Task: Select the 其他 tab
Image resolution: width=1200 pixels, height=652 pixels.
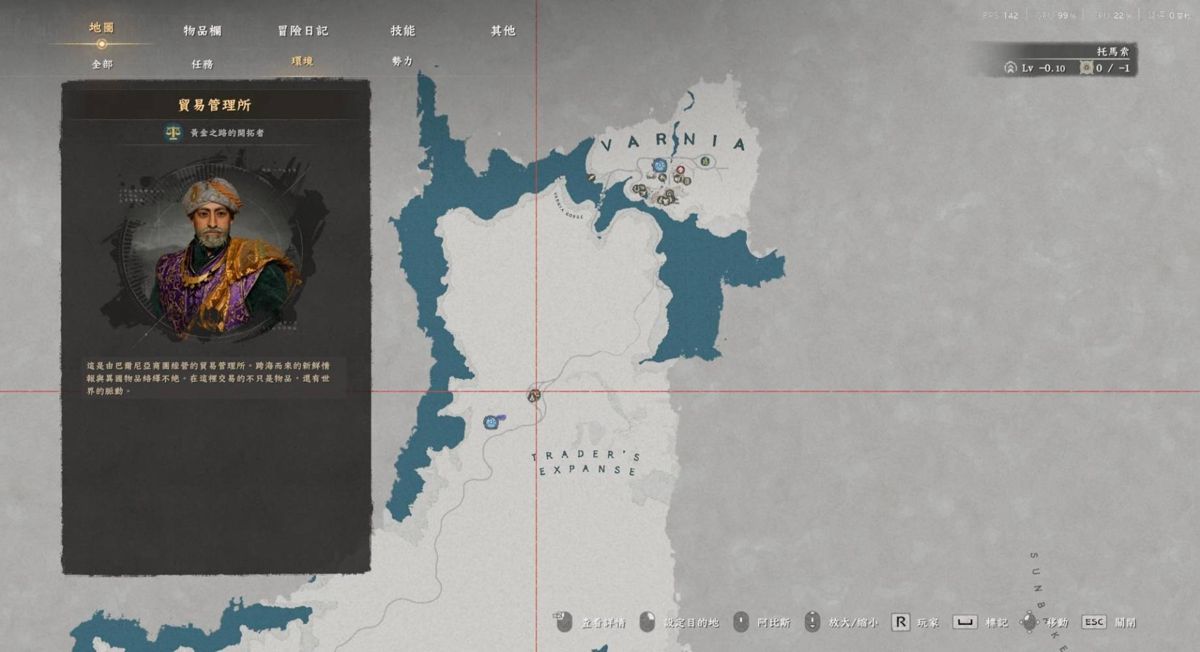Action: pos(502,31)
